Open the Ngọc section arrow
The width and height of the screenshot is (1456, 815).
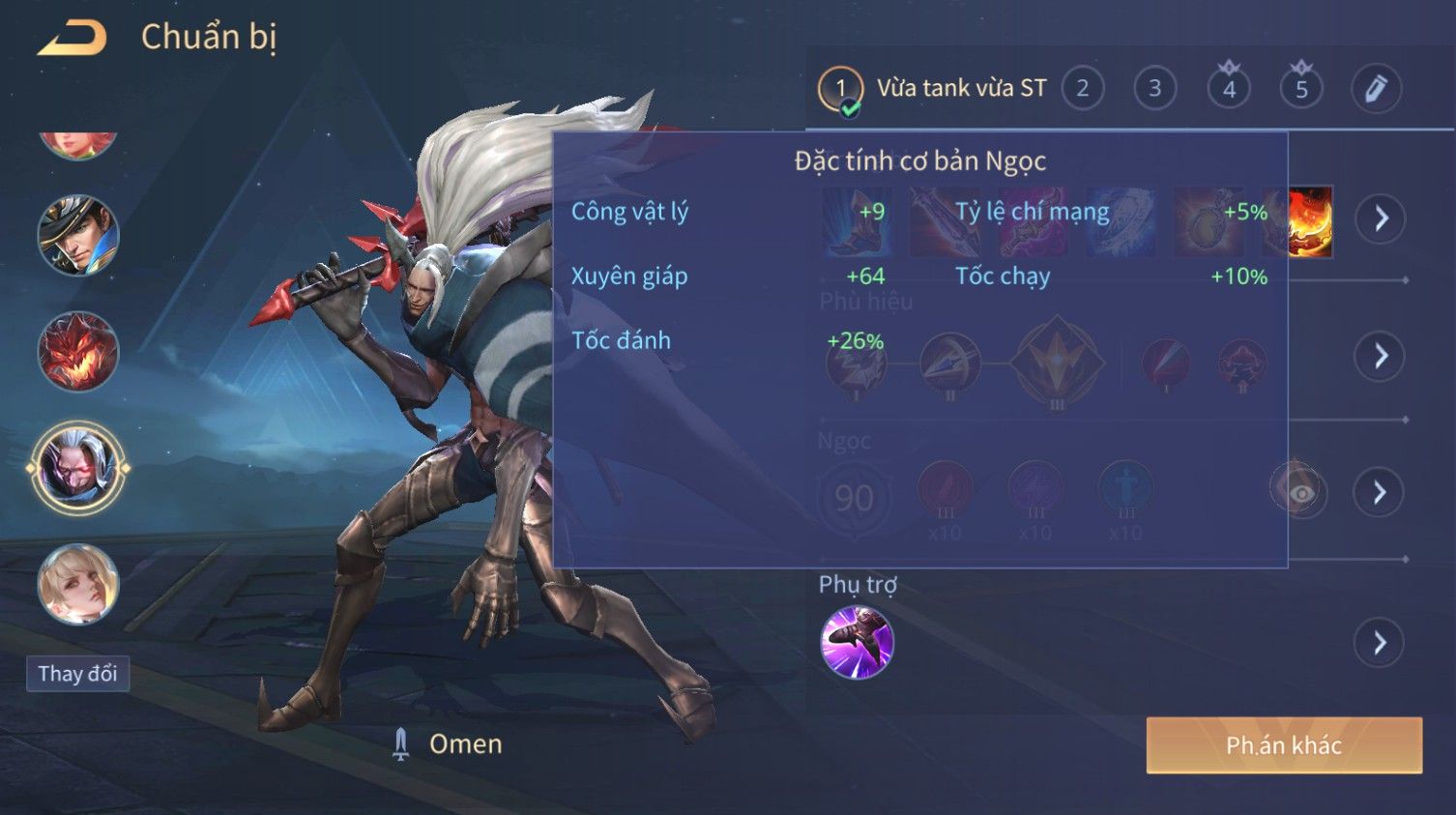[1380, 493]
